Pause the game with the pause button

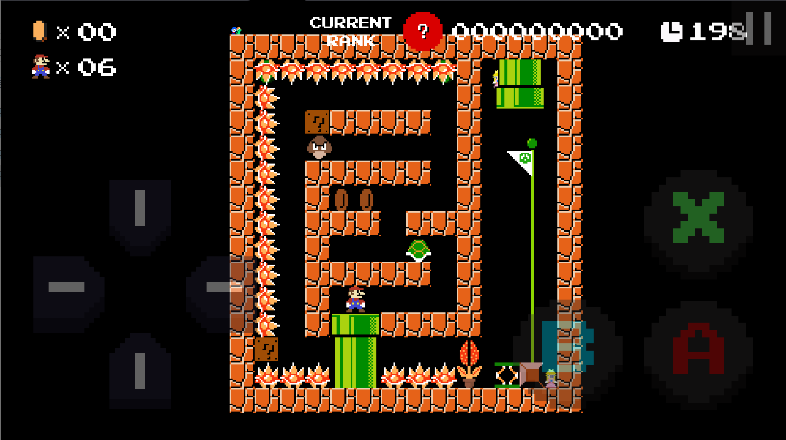pyautogui.click(x=759, y=28)
